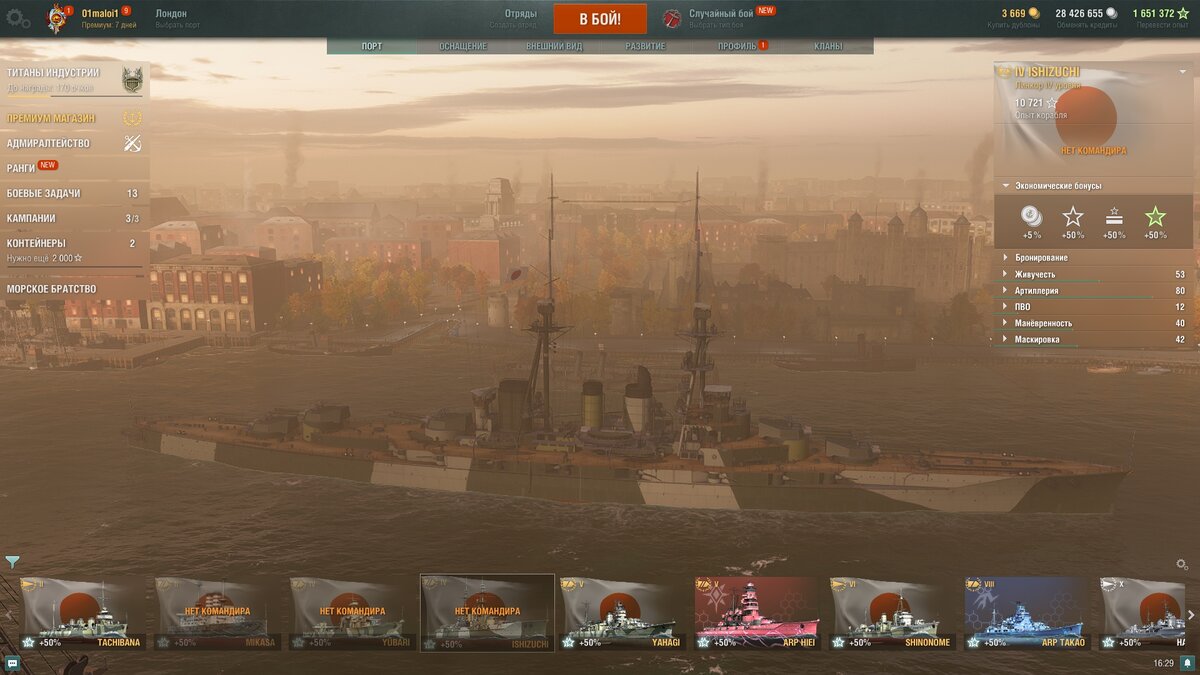Select the ARP Hiei ship card
The image size is (1200, 675).
(757, 612)
